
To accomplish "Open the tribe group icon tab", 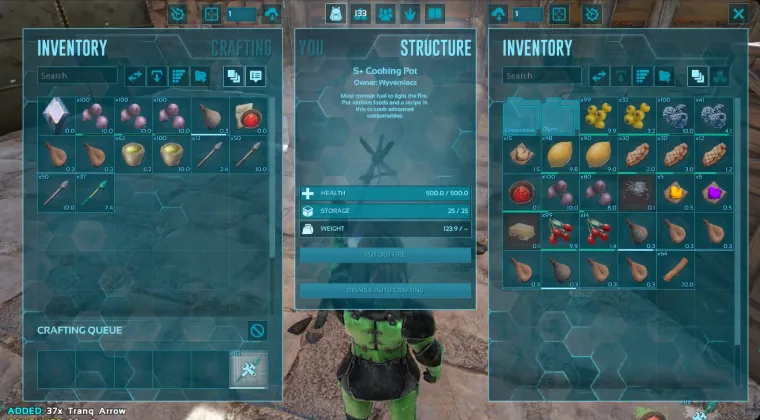I will (385, 14).
